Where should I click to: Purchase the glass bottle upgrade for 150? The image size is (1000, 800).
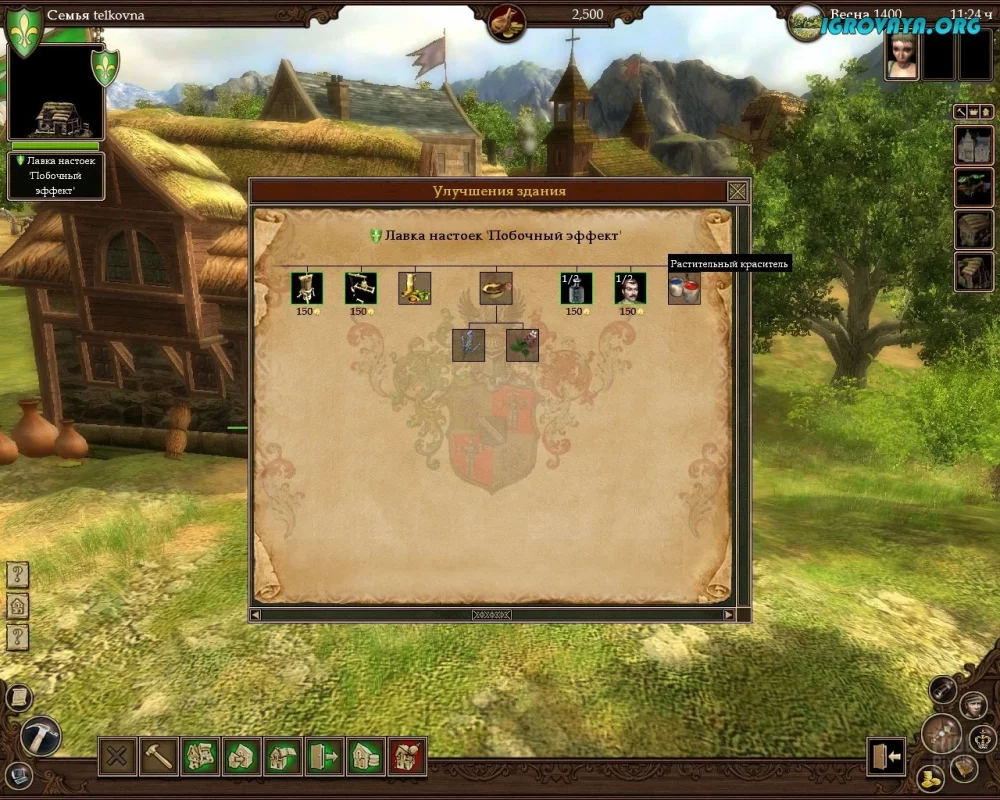coord(576,289)
